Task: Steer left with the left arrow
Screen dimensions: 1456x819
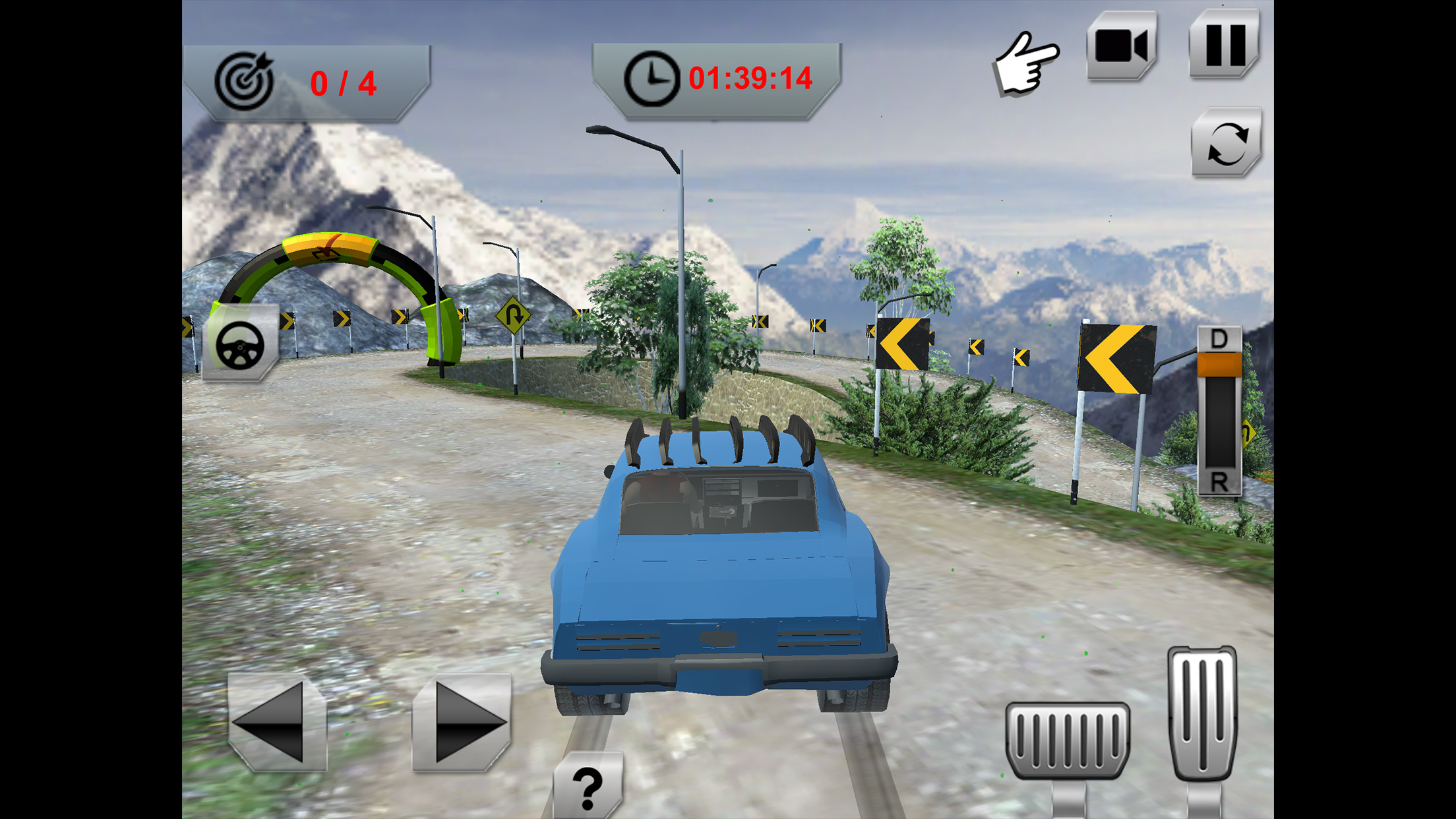Action: tap(278, 722)
